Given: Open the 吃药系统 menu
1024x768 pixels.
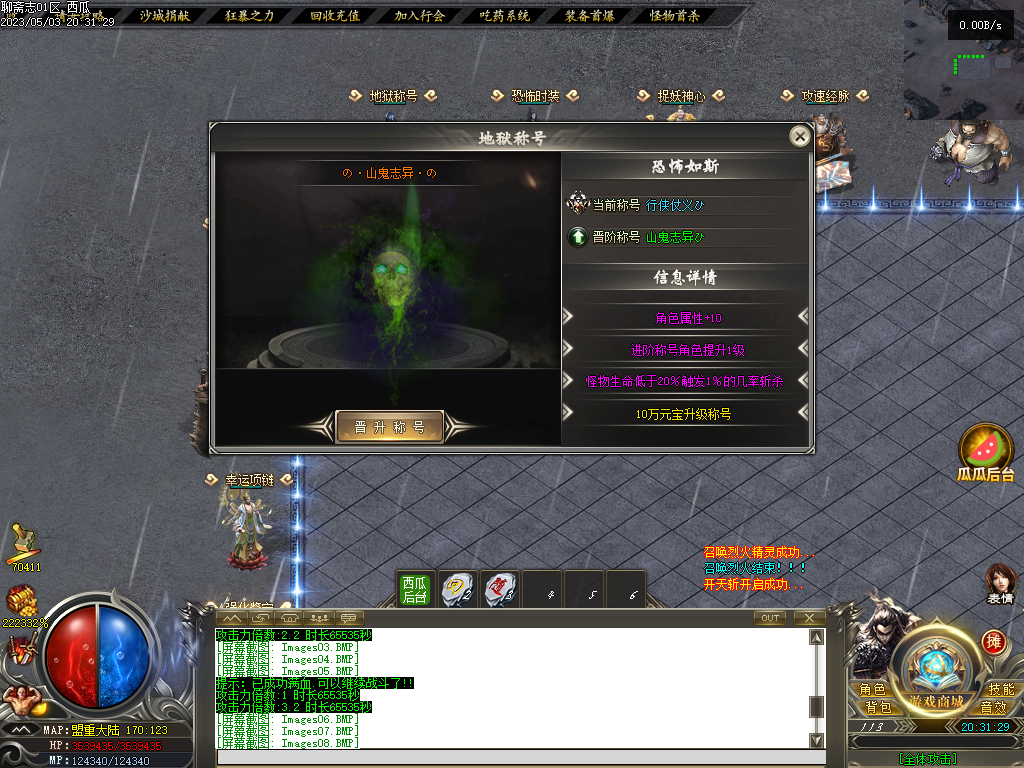Looking at the screenshot, I should pyautogui.click(x=504, y=16).
